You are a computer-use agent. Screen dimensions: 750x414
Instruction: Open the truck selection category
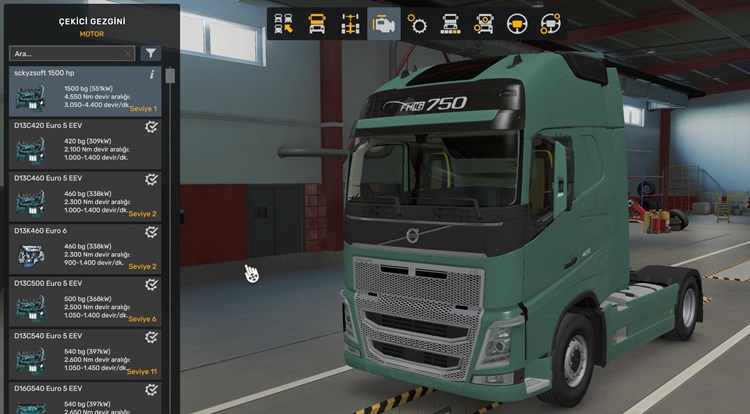pos(284,23)
